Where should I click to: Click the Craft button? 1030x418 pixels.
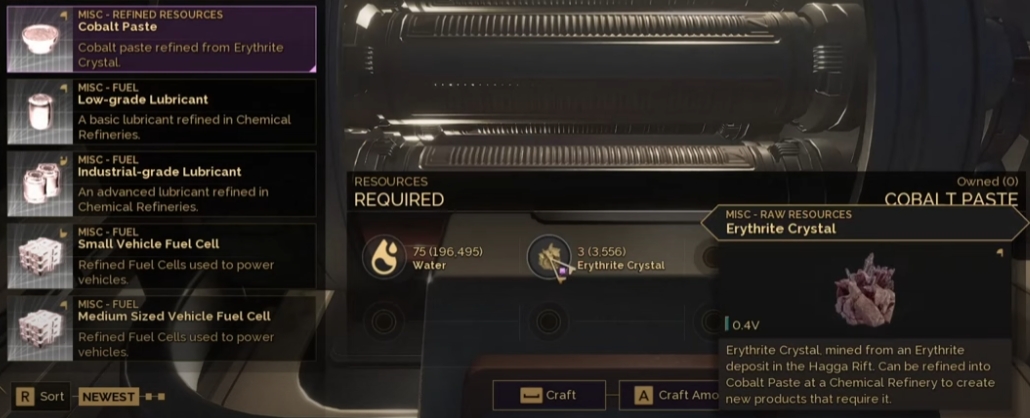(549, 395)
